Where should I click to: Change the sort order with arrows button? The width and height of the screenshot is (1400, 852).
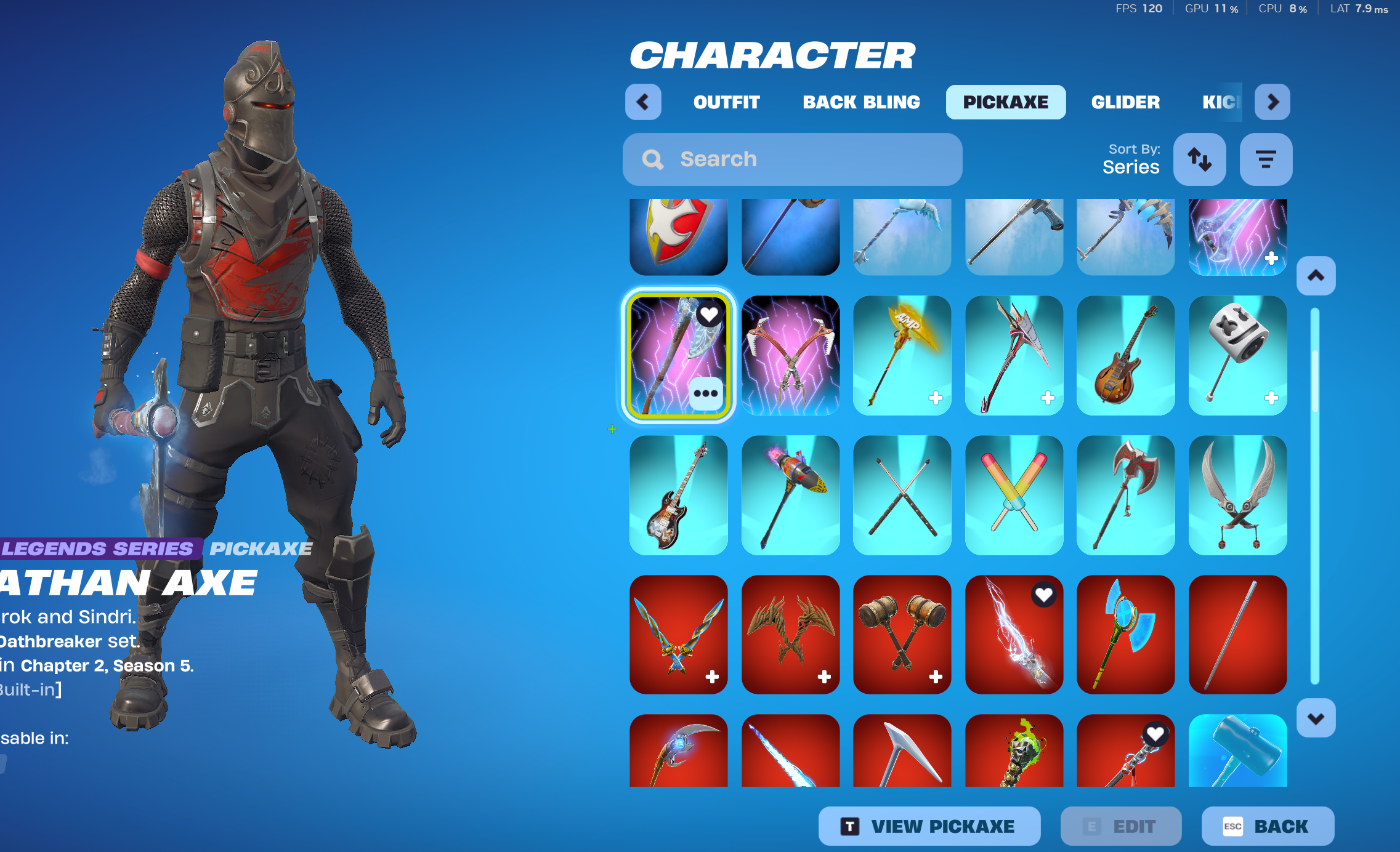[x=1199, y=159]
